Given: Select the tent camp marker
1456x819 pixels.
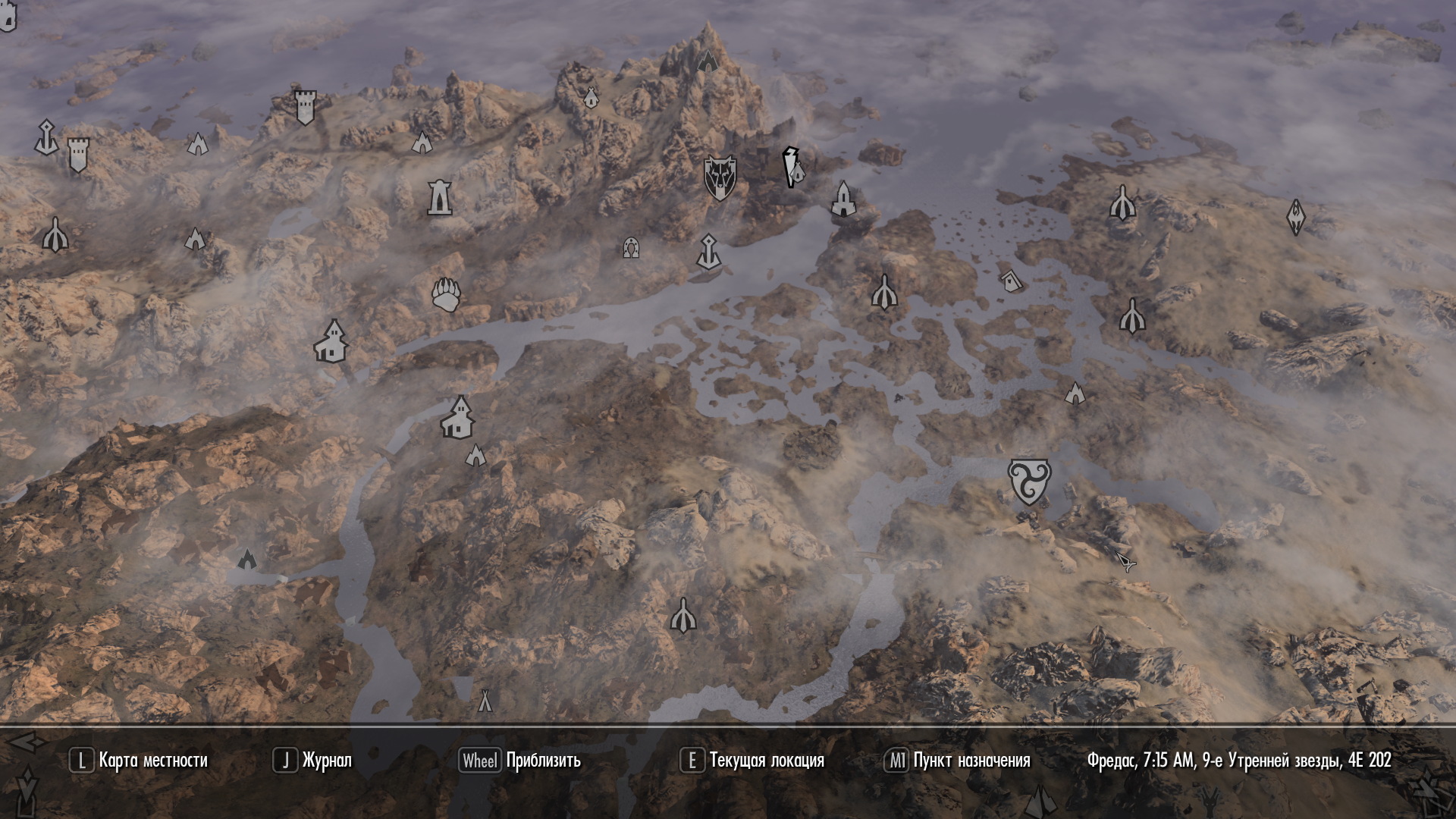Looking at the screenshot, I should [x=485, y=701].
